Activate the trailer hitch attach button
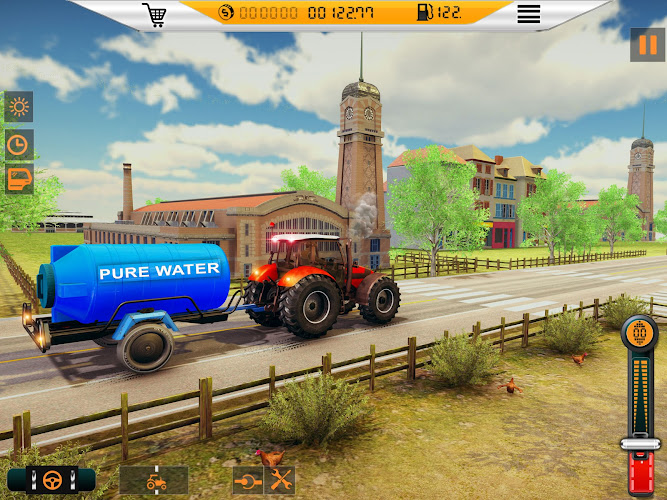This screenshot has width=667, height=500. [x=248, y=480]
